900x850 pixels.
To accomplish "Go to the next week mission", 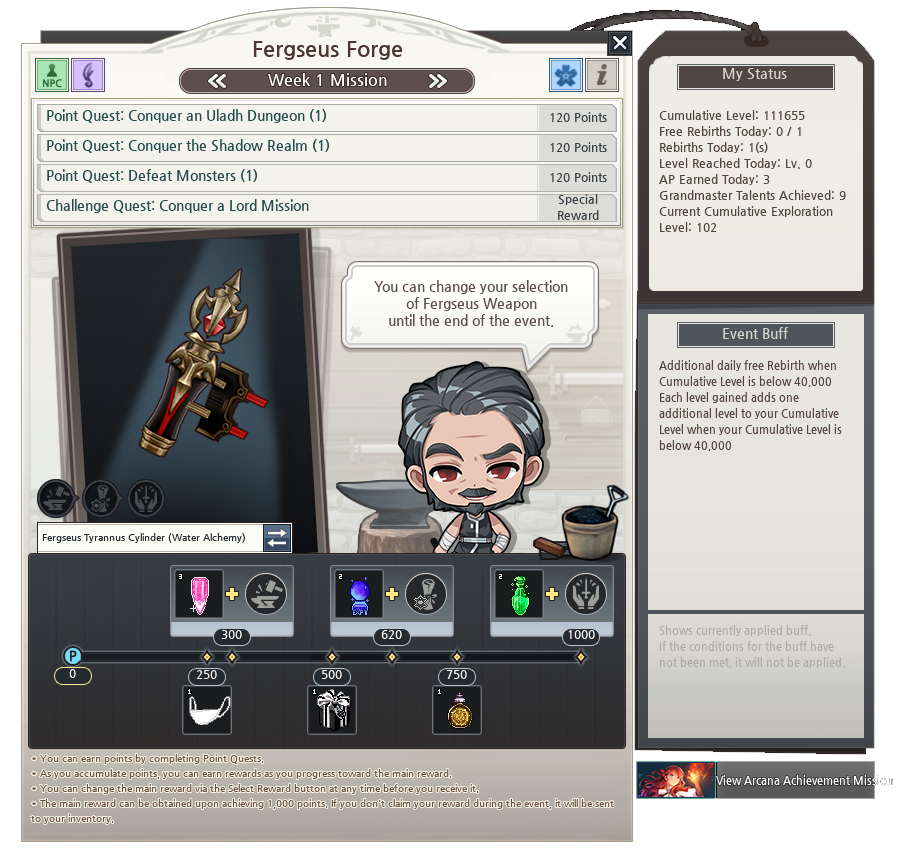I will click(437, 81).
